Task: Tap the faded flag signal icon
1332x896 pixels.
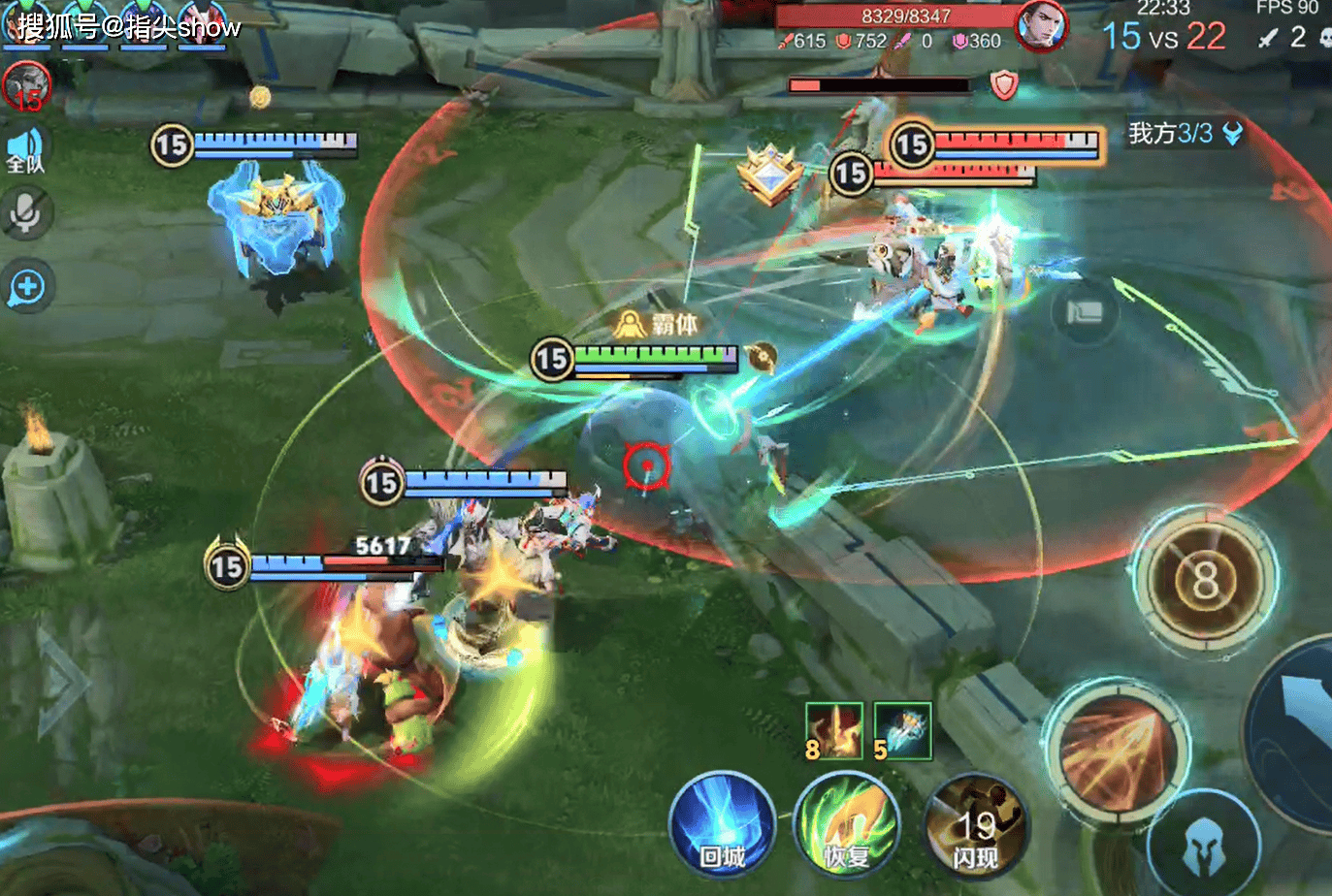Action: 1084,312
